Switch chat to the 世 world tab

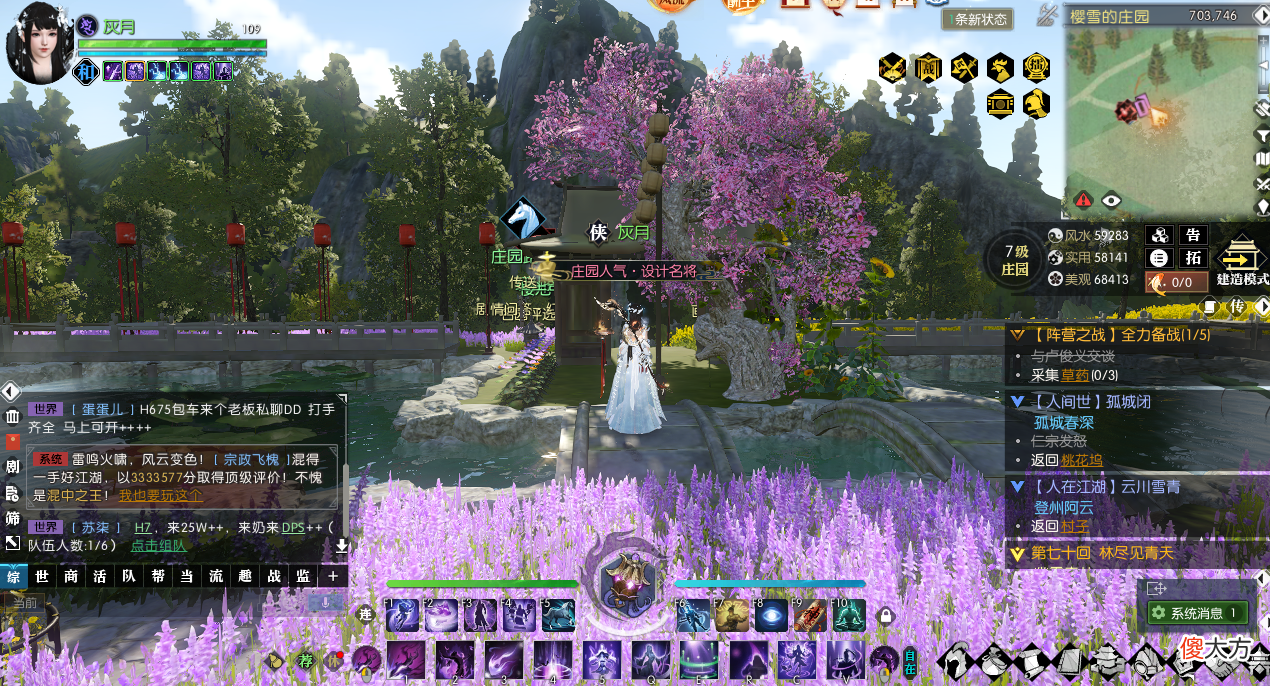(x=42, y=576)
